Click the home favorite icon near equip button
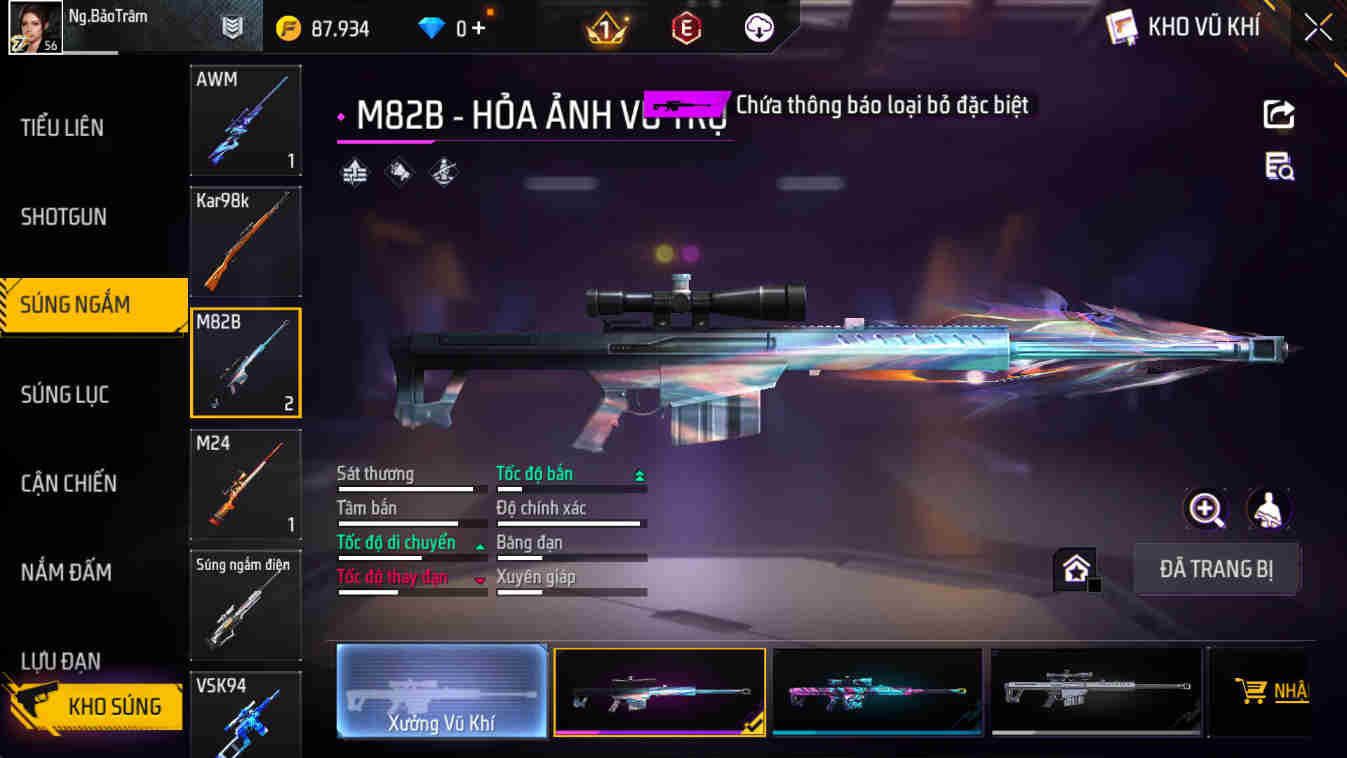1347x758 pixels. [1077, 566]
